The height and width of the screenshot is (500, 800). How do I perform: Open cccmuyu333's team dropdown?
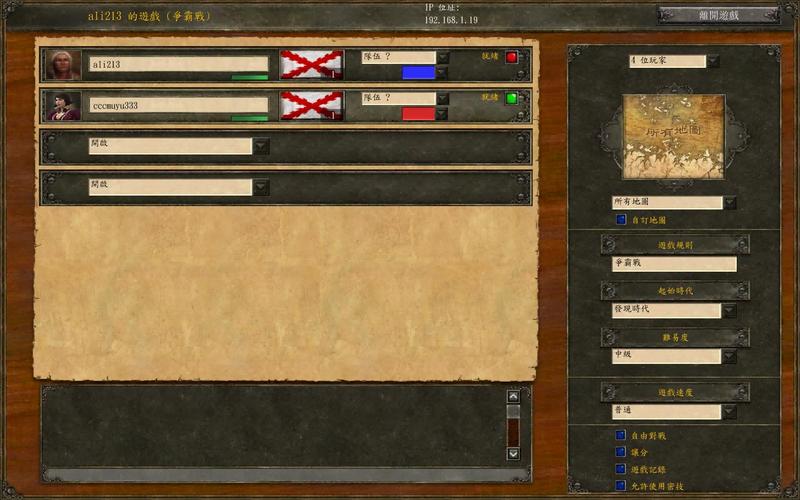(443, 98)
